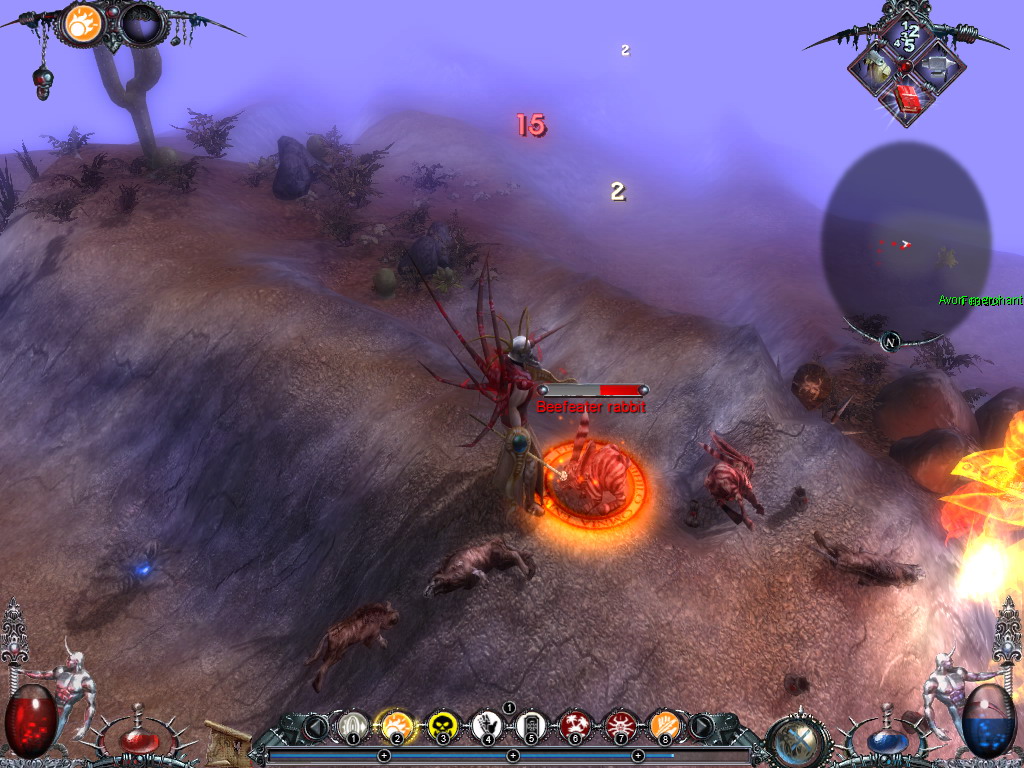Image resolution: width=1024 pixels, height=768 pixels.
Task: Open the numbered 1-2-3-4-5 panel
Action: 906,36
